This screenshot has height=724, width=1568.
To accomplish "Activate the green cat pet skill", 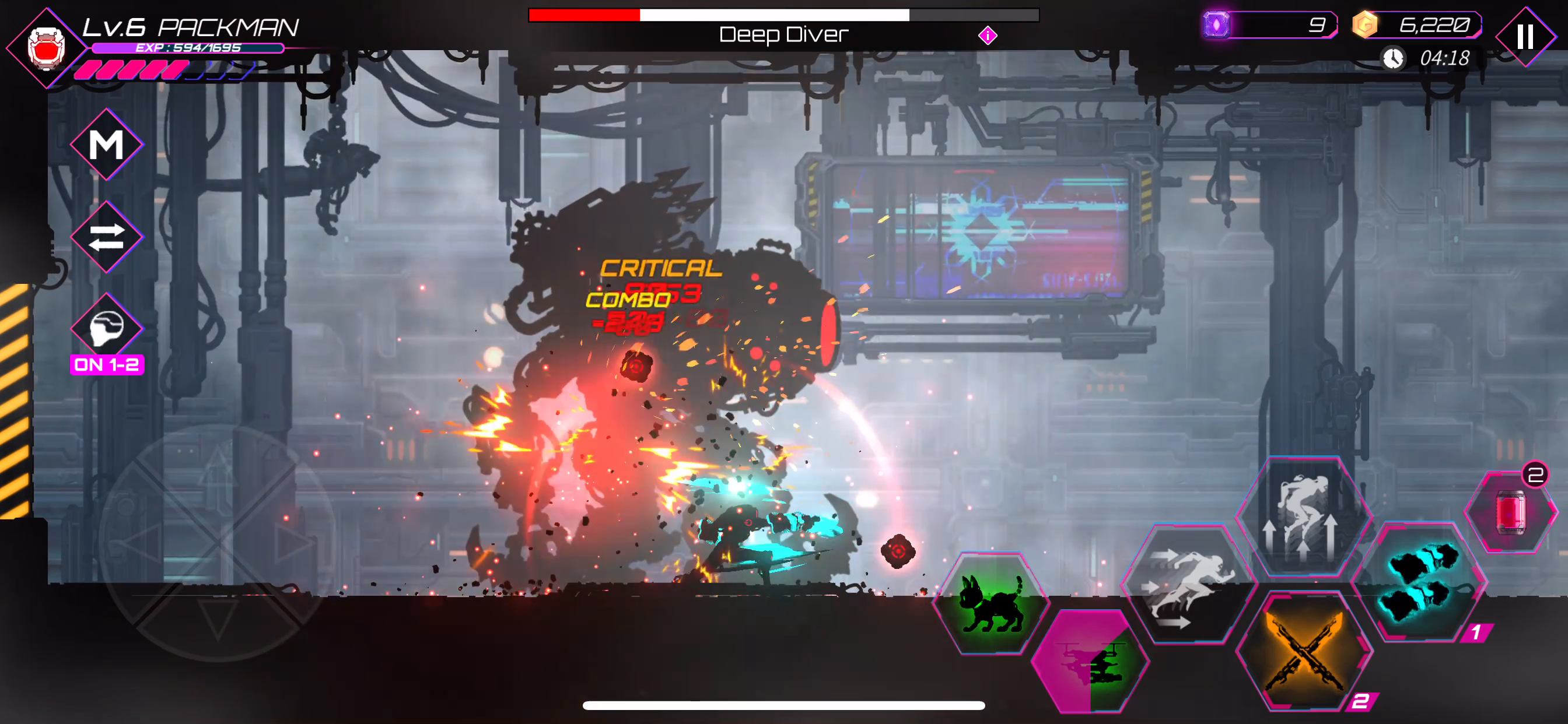I will 991,603.
